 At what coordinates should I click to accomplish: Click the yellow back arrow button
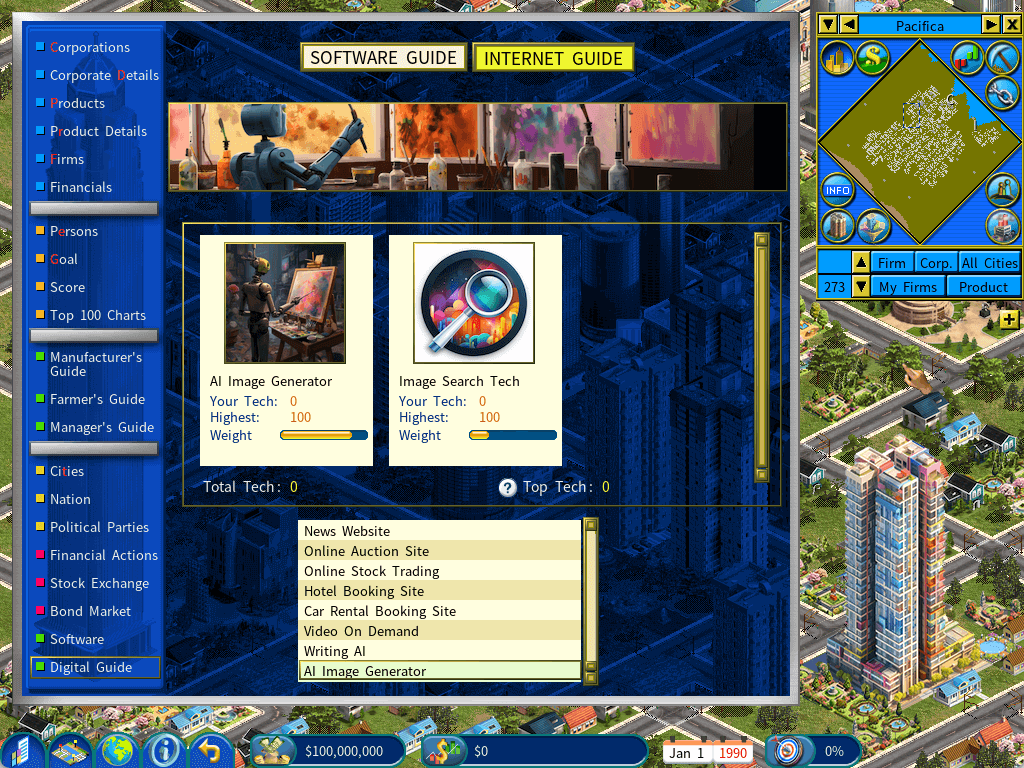210,750
